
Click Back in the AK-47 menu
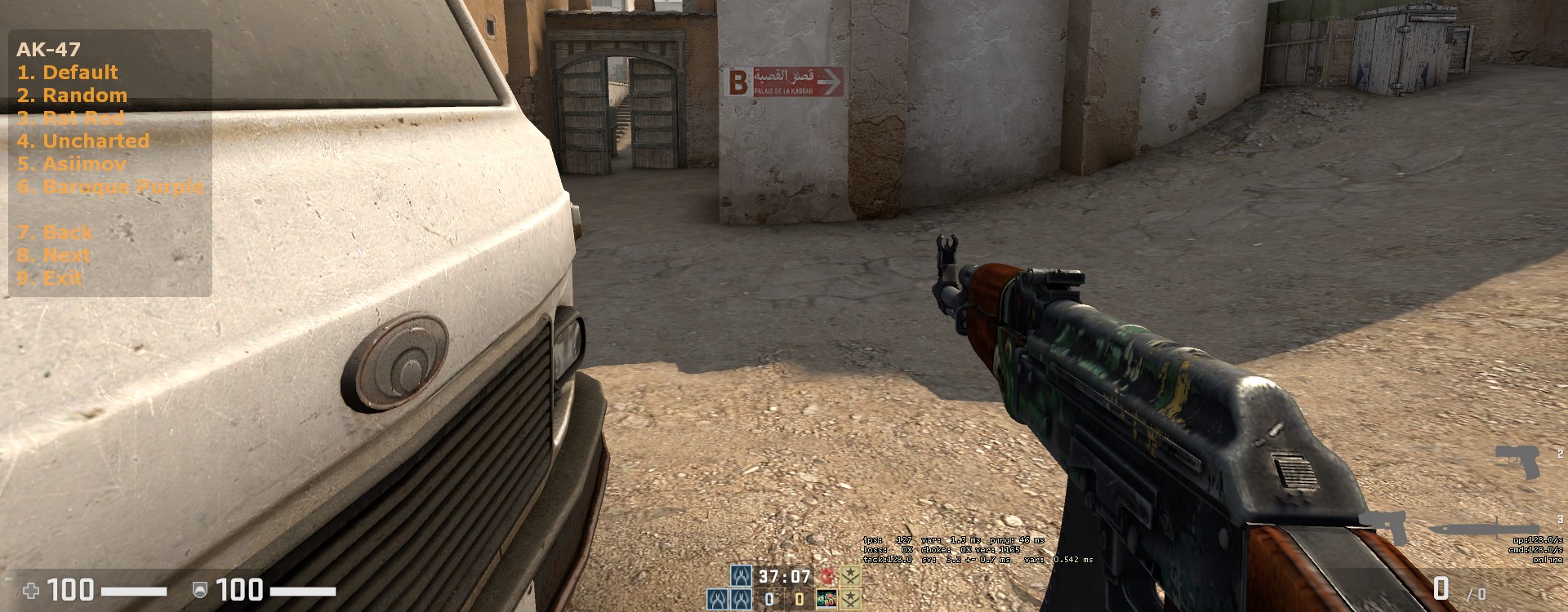(x=53, y=232)
